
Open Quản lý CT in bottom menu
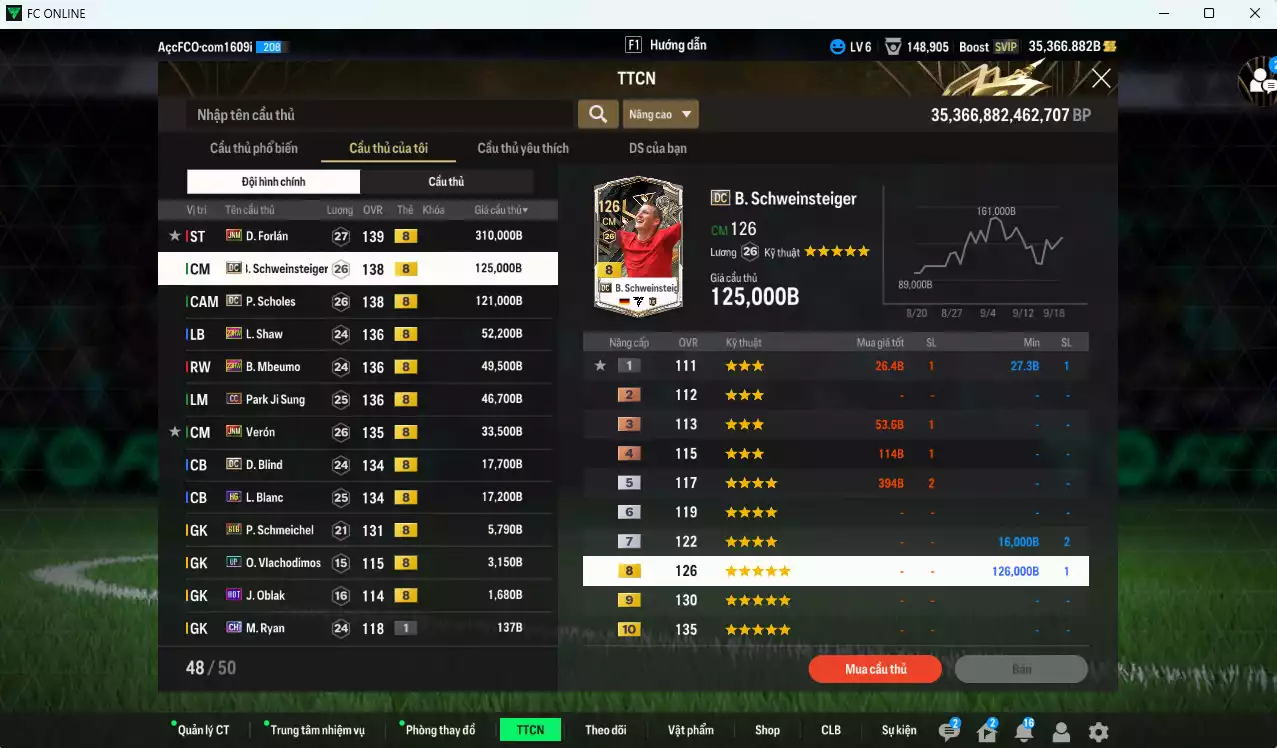point(203,730)
